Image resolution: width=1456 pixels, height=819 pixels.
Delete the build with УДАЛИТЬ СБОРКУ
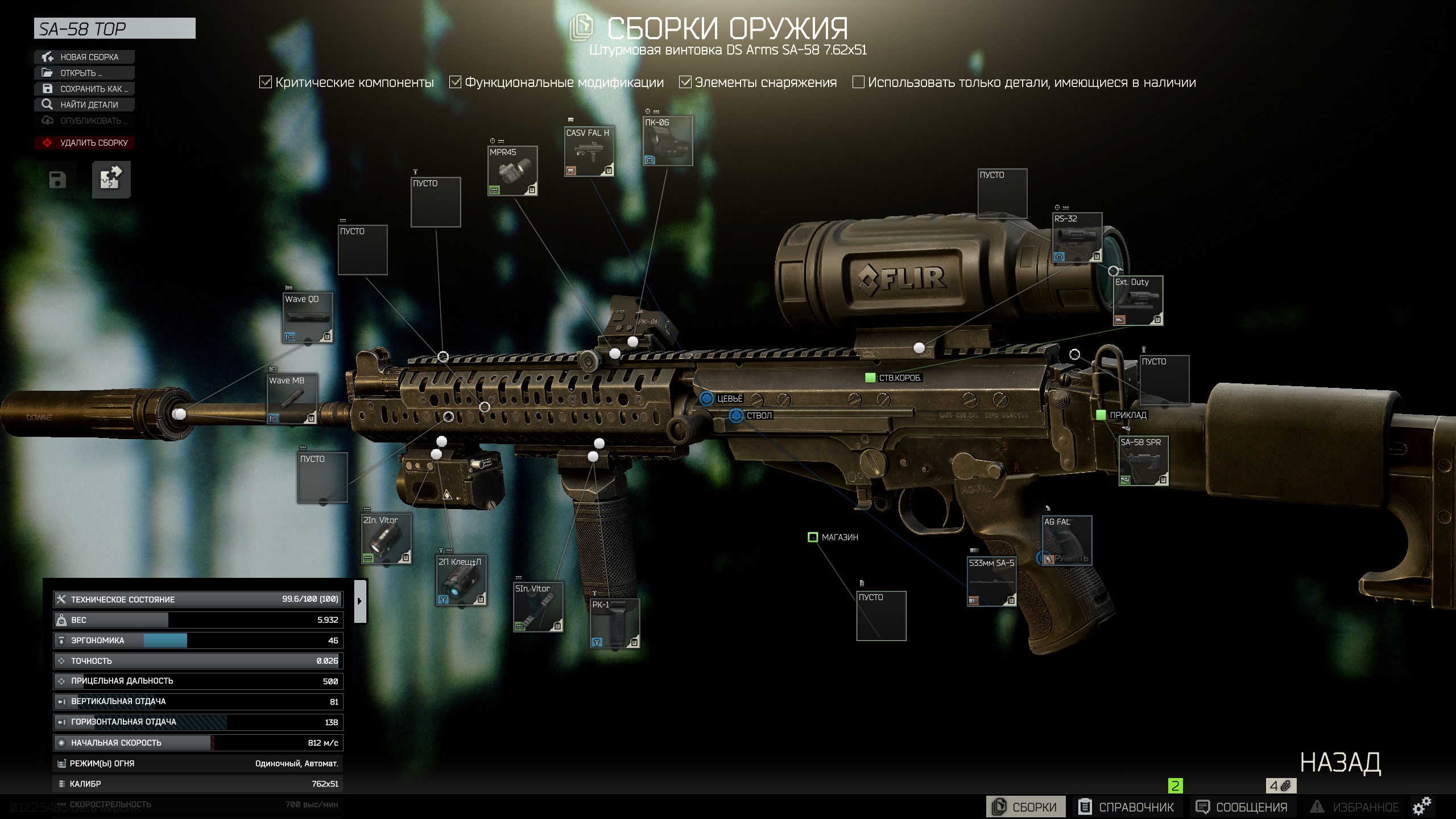[84, 143]
